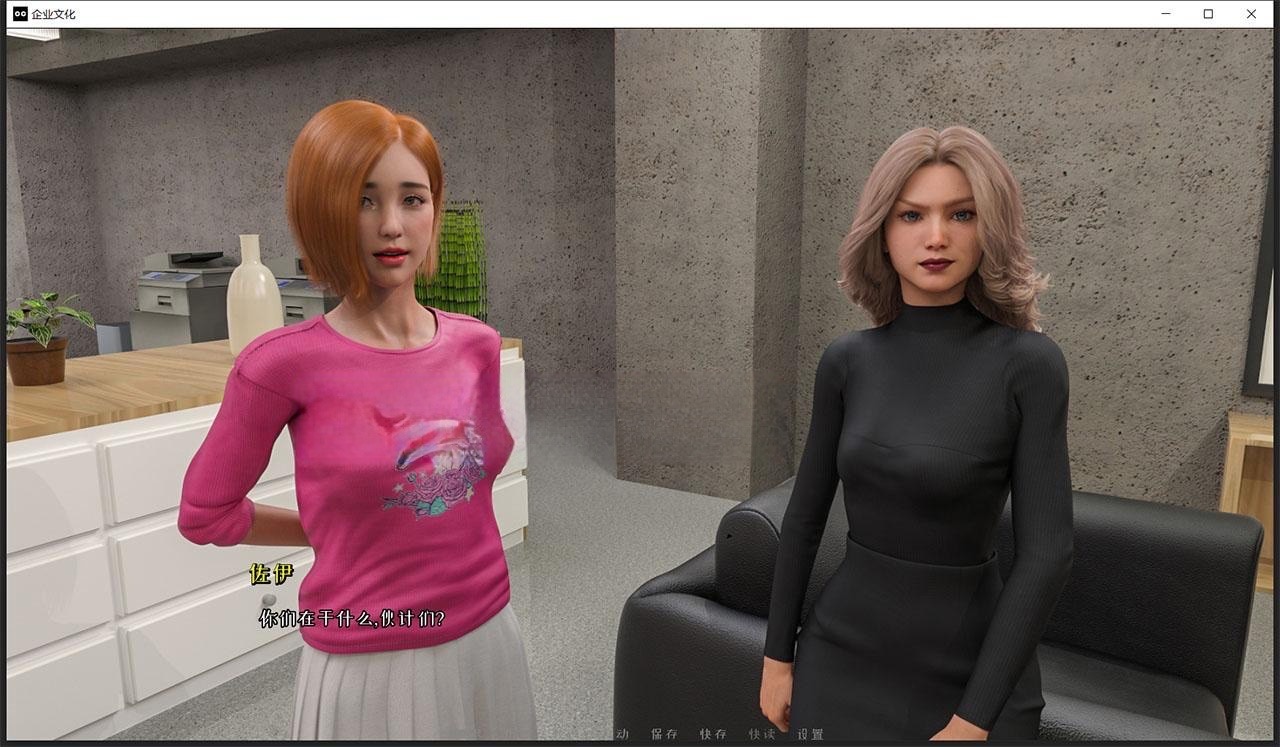The height and width of the screenshot is (747, 1280).
Task: Minimize the game window
Action: pos(1166,14)
